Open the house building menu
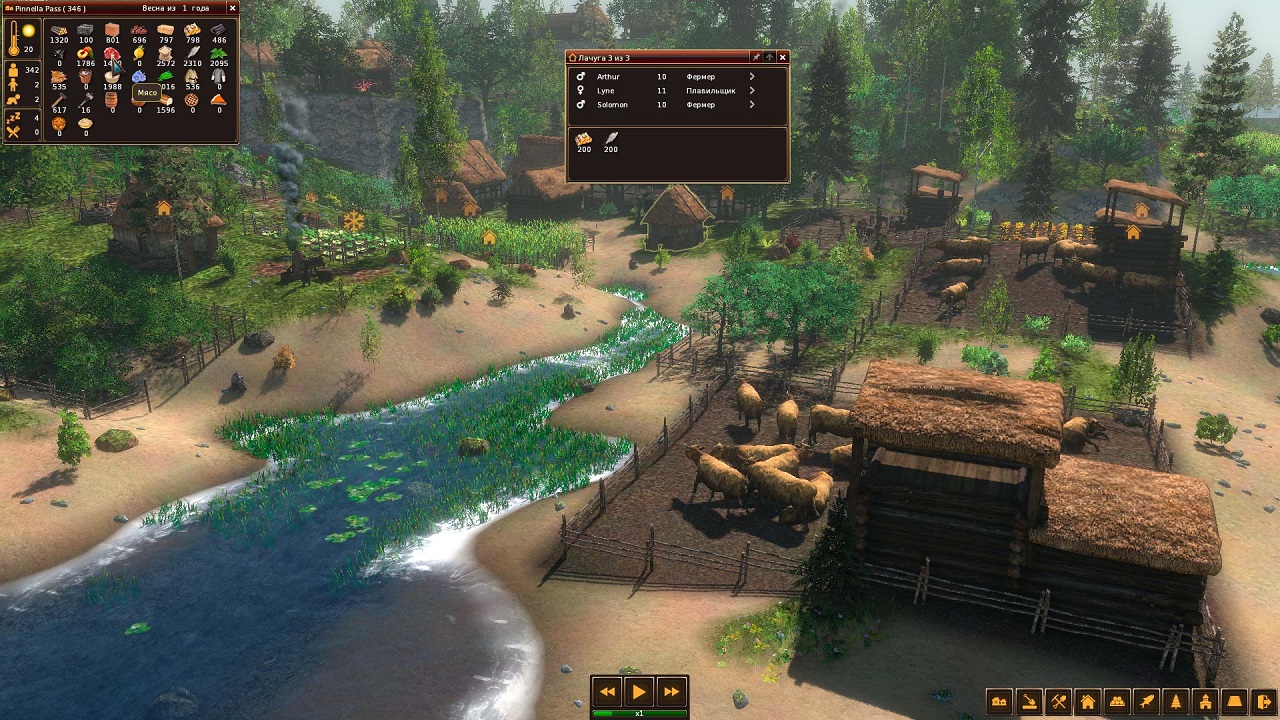The image size is (1280, 720). click(1088, 701)
